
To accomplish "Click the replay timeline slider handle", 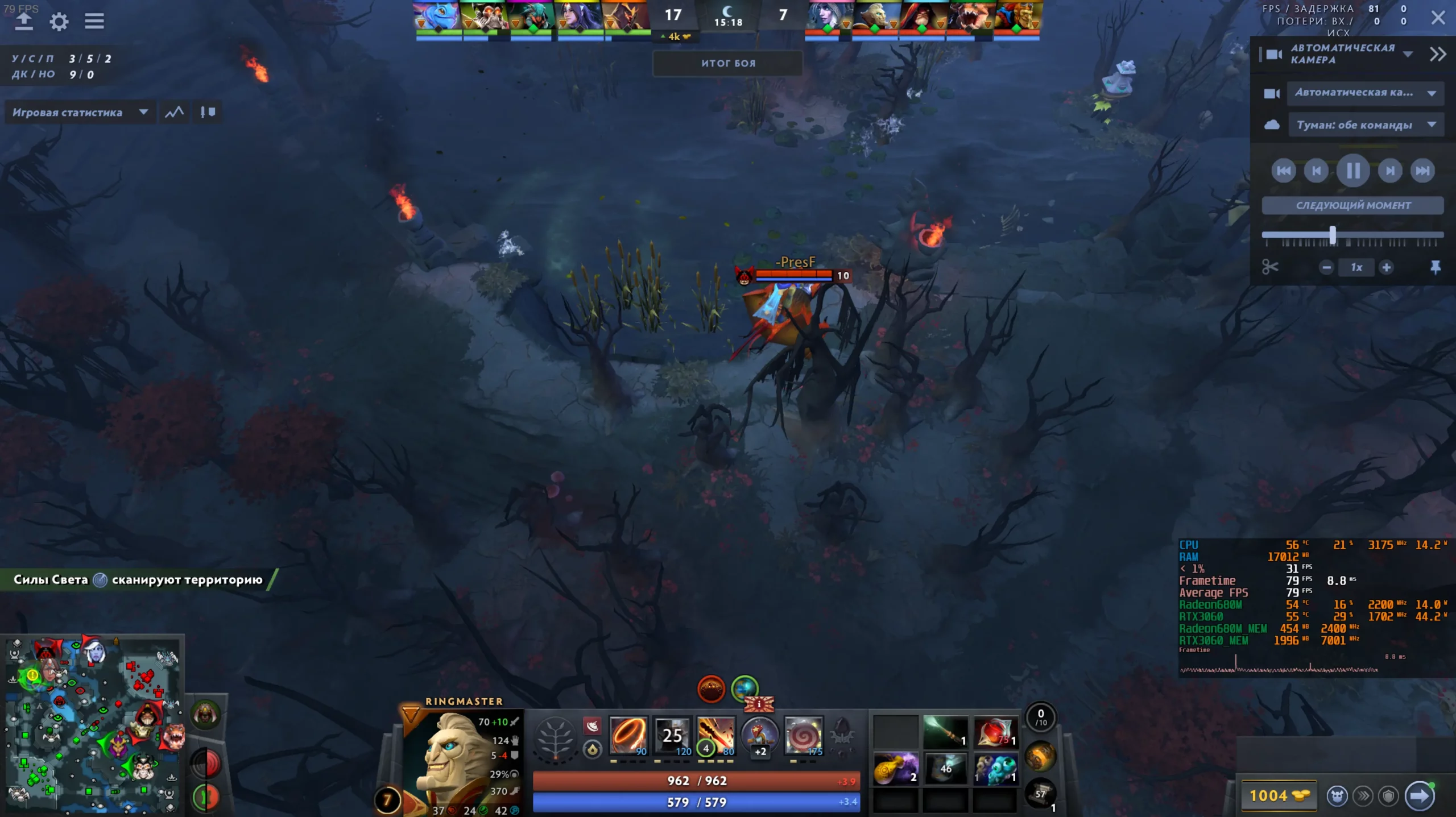I will pyautogui.click(x=1333, y=235).
